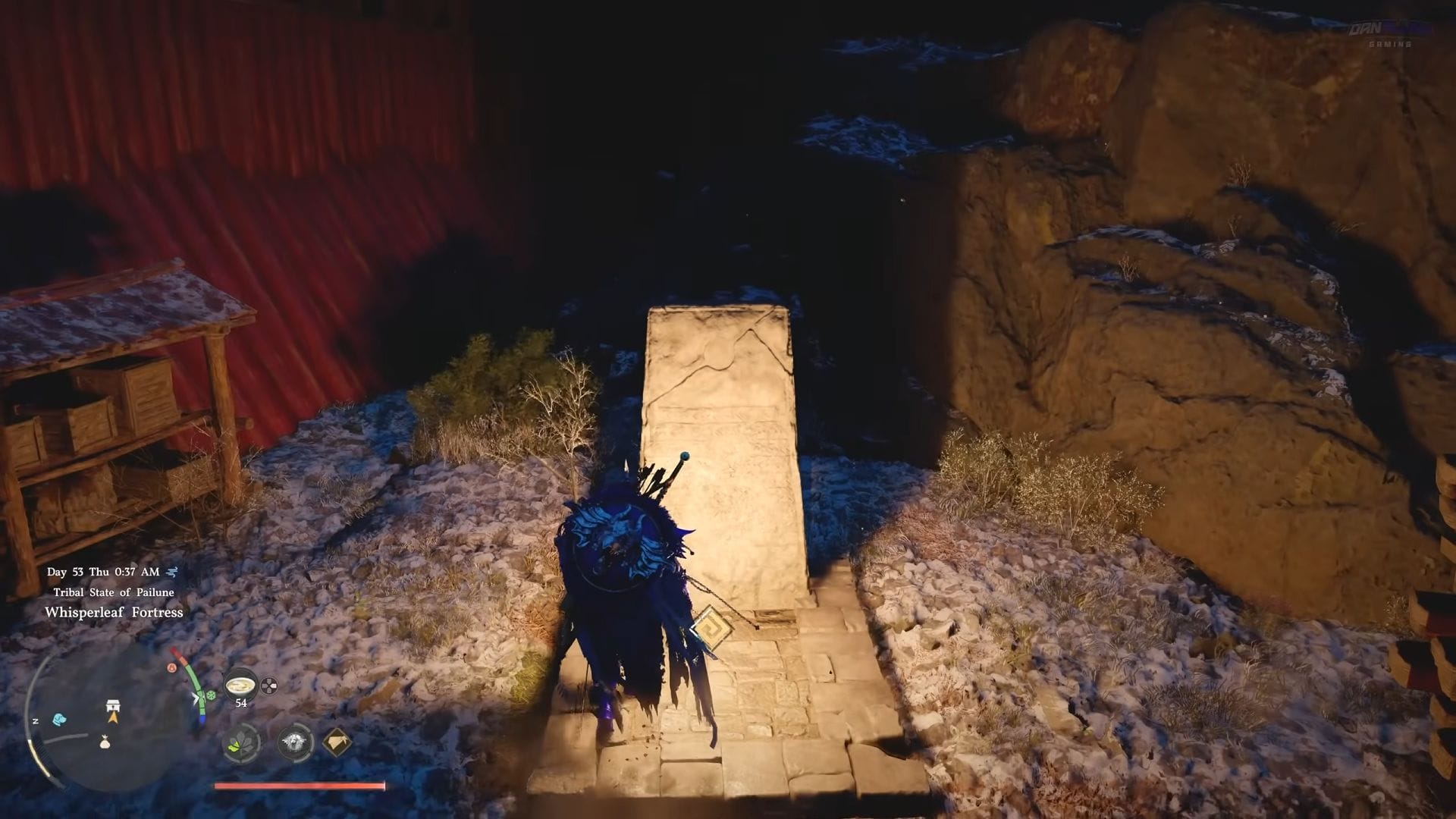Select the gold diamond tent icon
The width and height of the screenshot is (1456, 819).
pyautogui.click(x=337, y=742)
